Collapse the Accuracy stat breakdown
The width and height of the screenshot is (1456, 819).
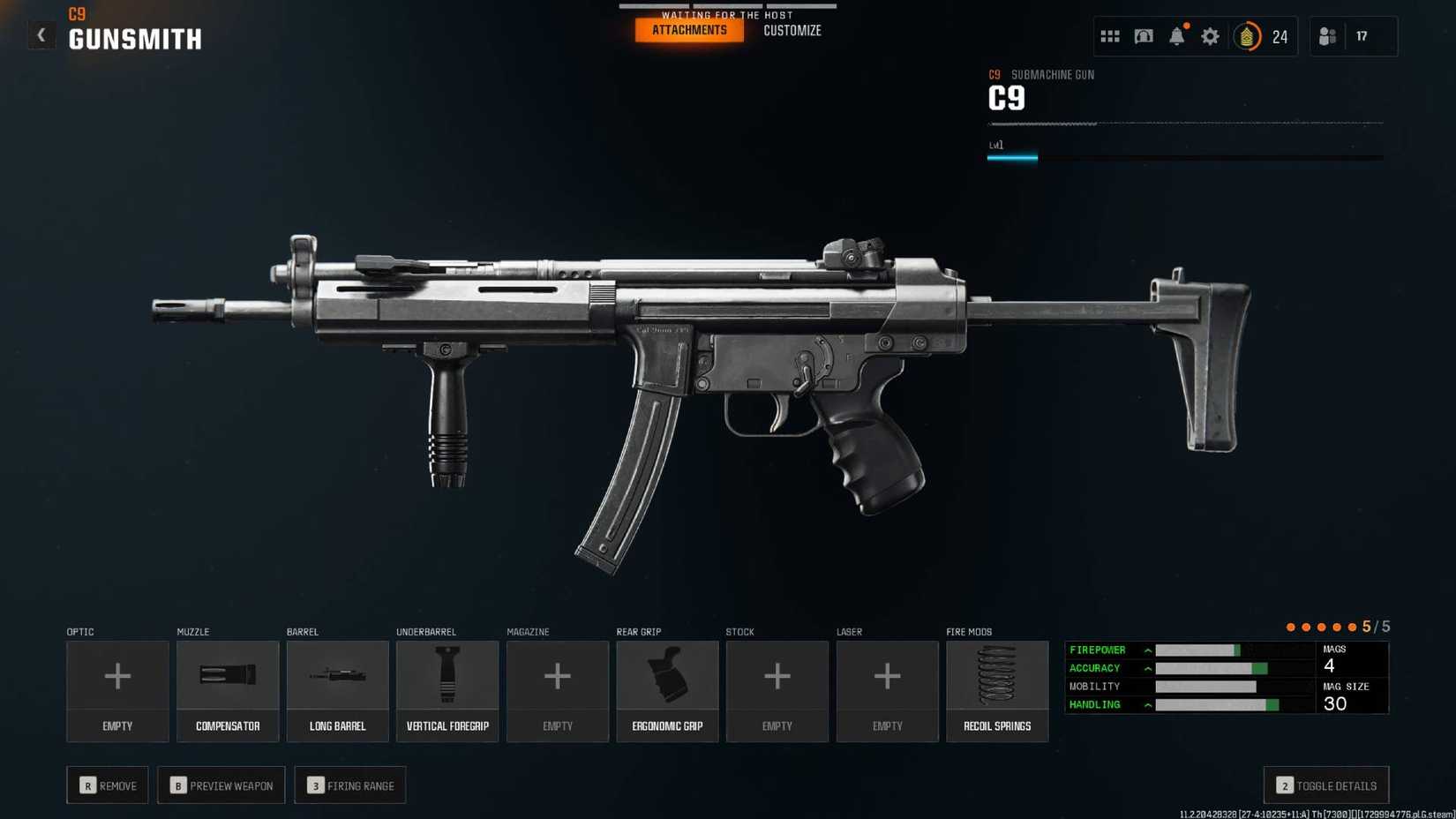click(1146, 668)
